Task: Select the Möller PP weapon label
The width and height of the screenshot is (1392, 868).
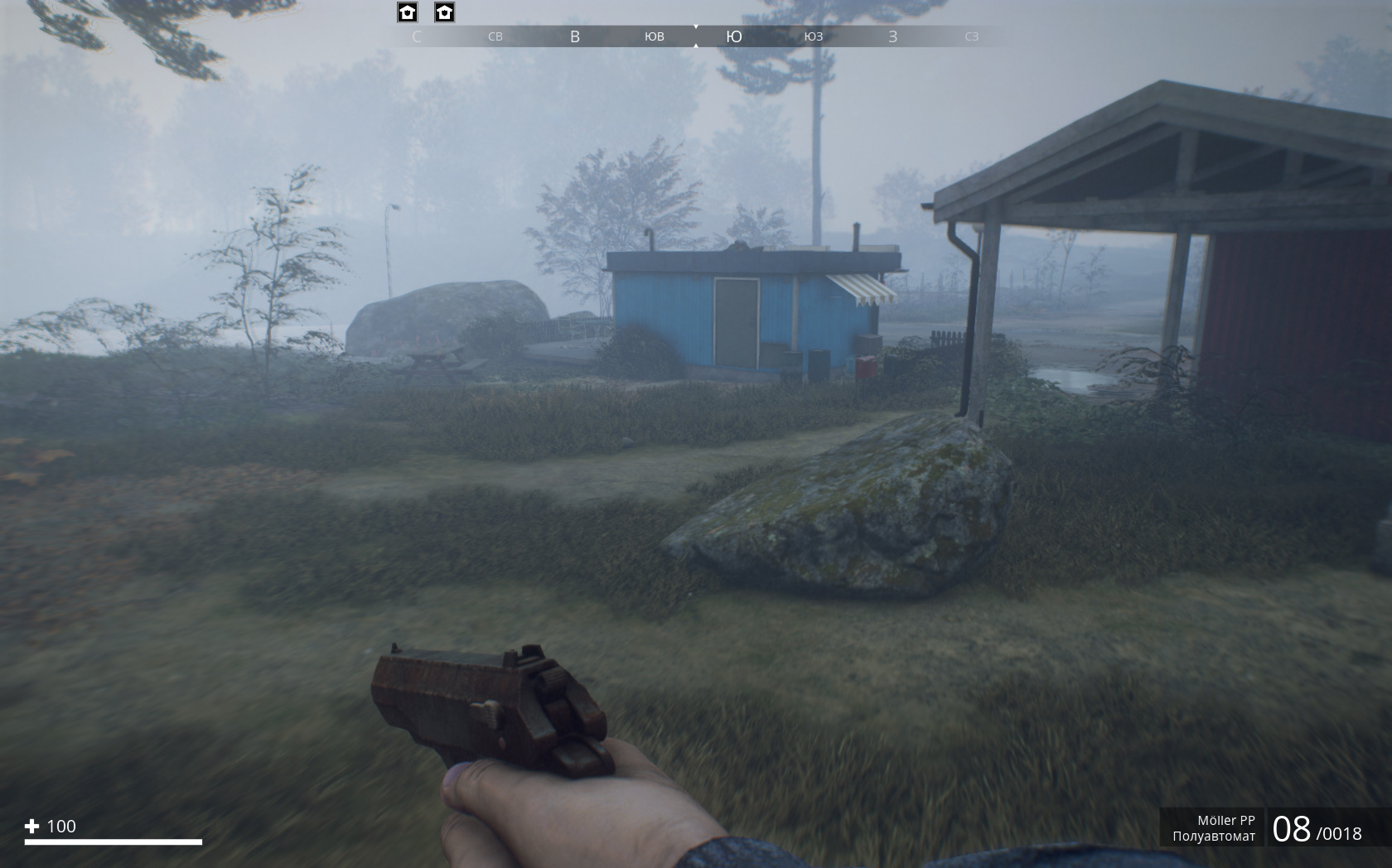Action: [x=1225, y=820]
